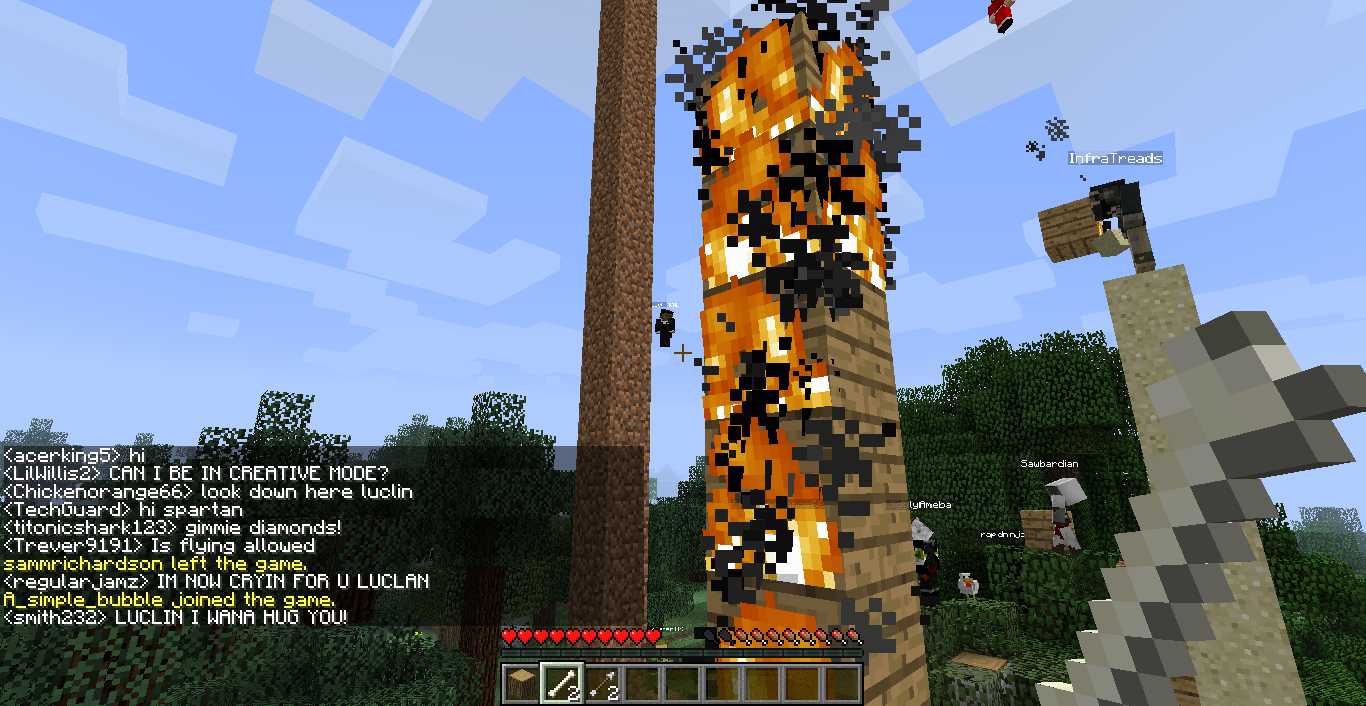Select the wood log hotbar slot
The height and width of the screenshot is (706, 1366).
point(521,684)
